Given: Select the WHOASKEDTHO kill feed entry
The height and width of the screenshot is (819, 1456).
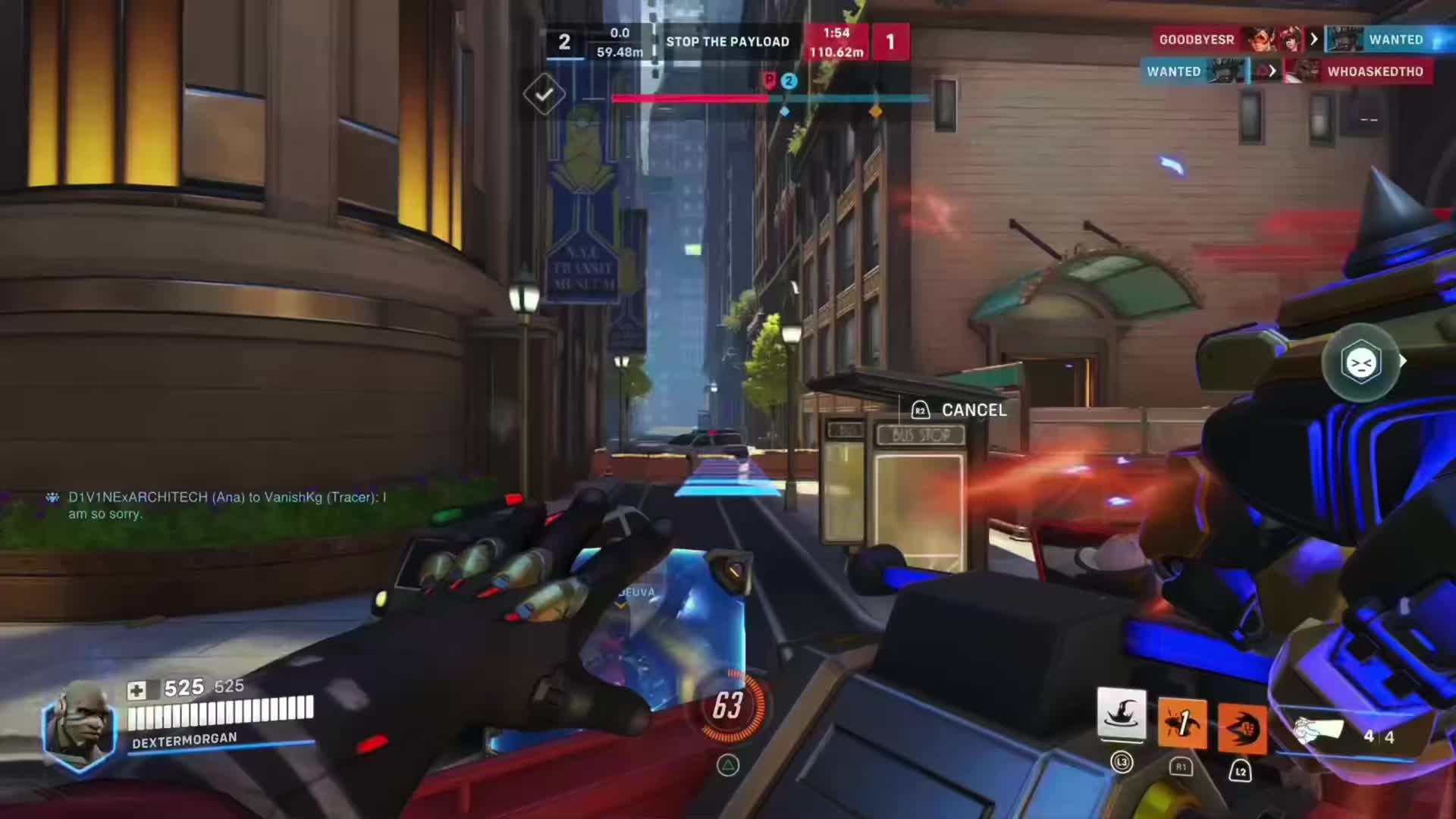Looking at the screenshot, I should pyautogui.click(x=1374, y=71).
